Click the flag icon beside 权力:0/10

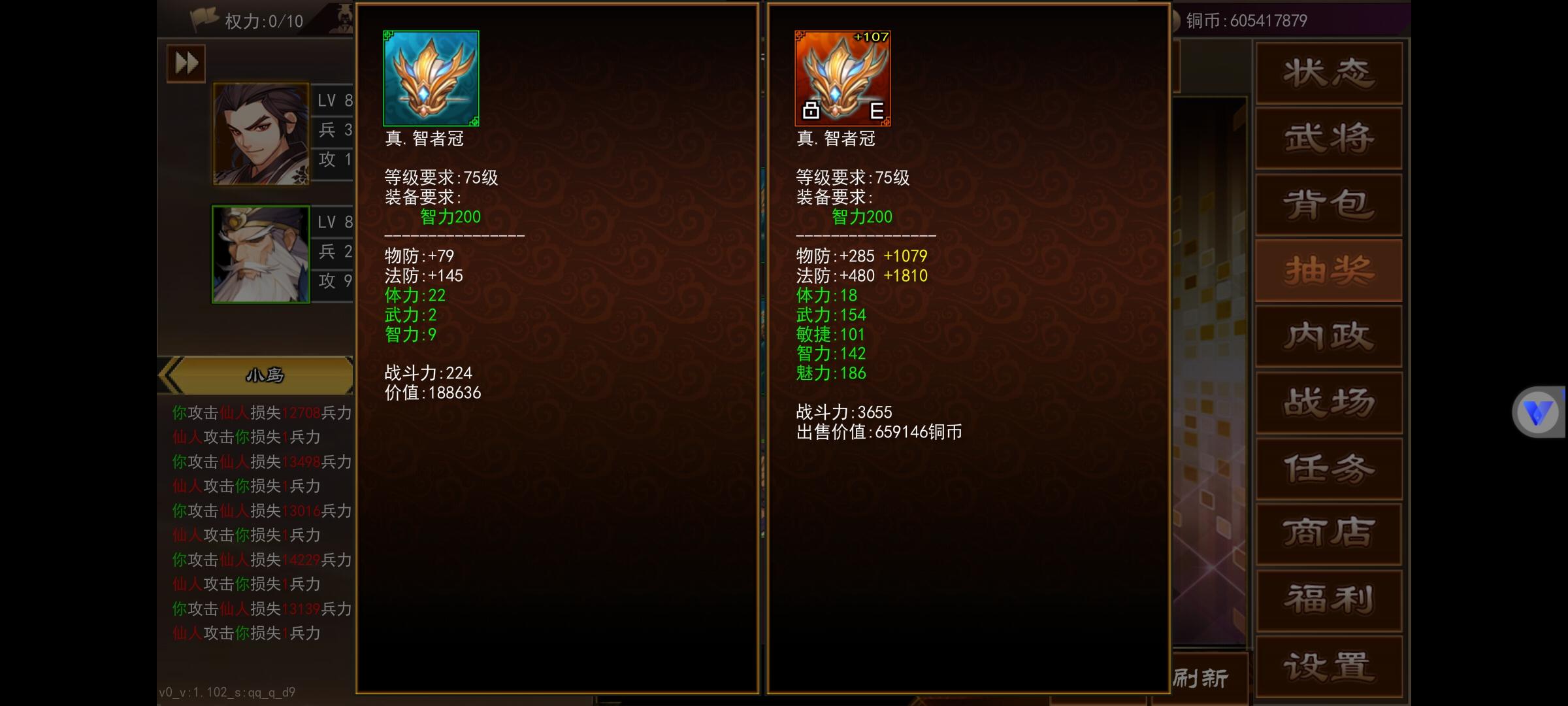click(203, 18)
